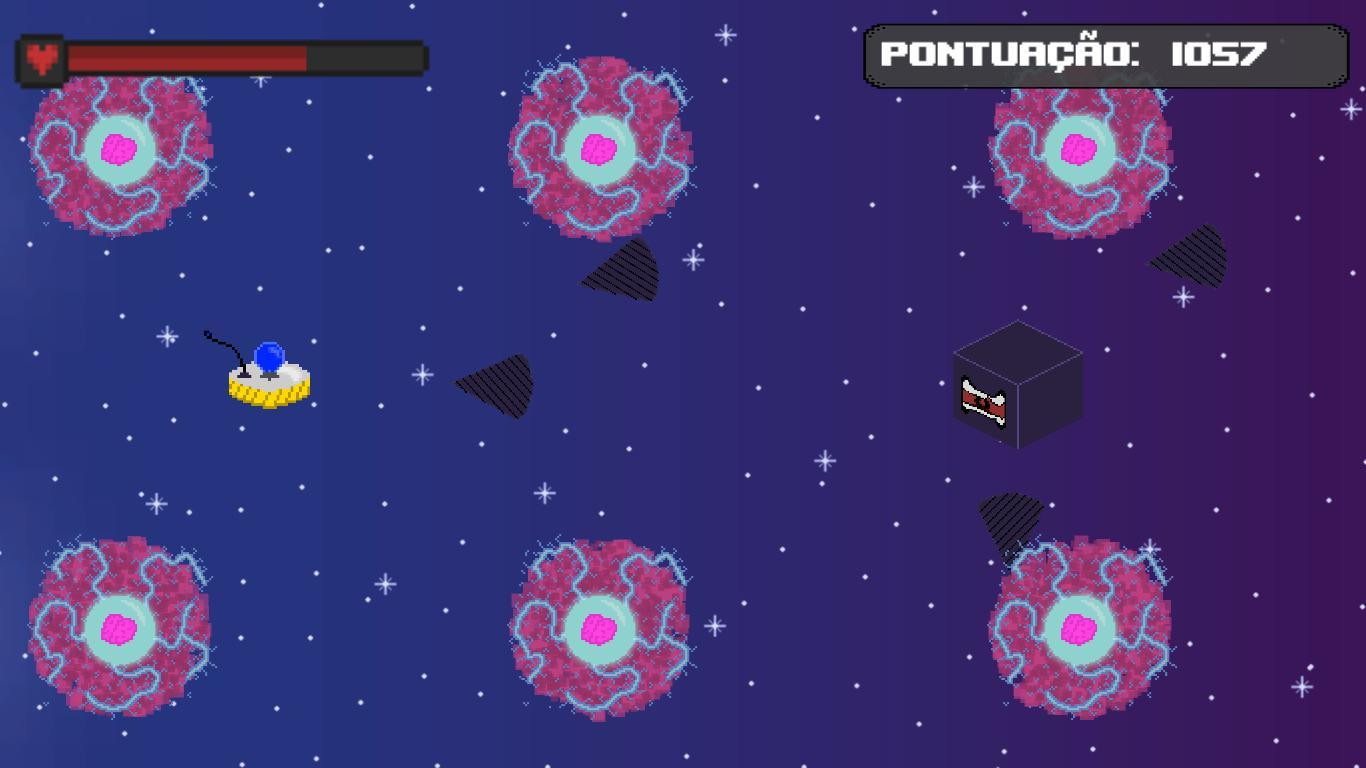Screen dimensions: 1366x768
Task: Click the pink brain core of the top-center enemy
Action: pos(600,150)
